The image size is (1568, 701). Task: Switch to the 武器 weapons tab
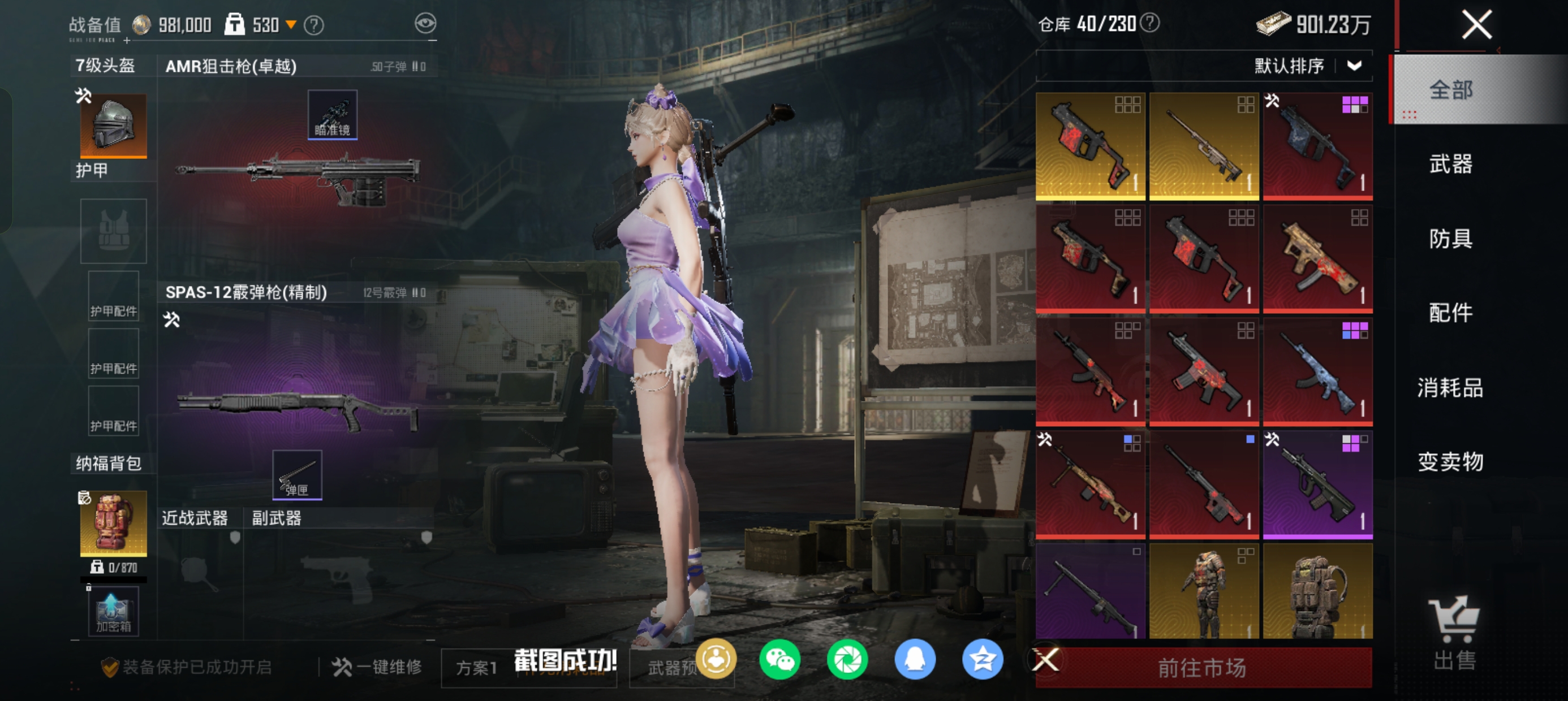[1450, 165]
